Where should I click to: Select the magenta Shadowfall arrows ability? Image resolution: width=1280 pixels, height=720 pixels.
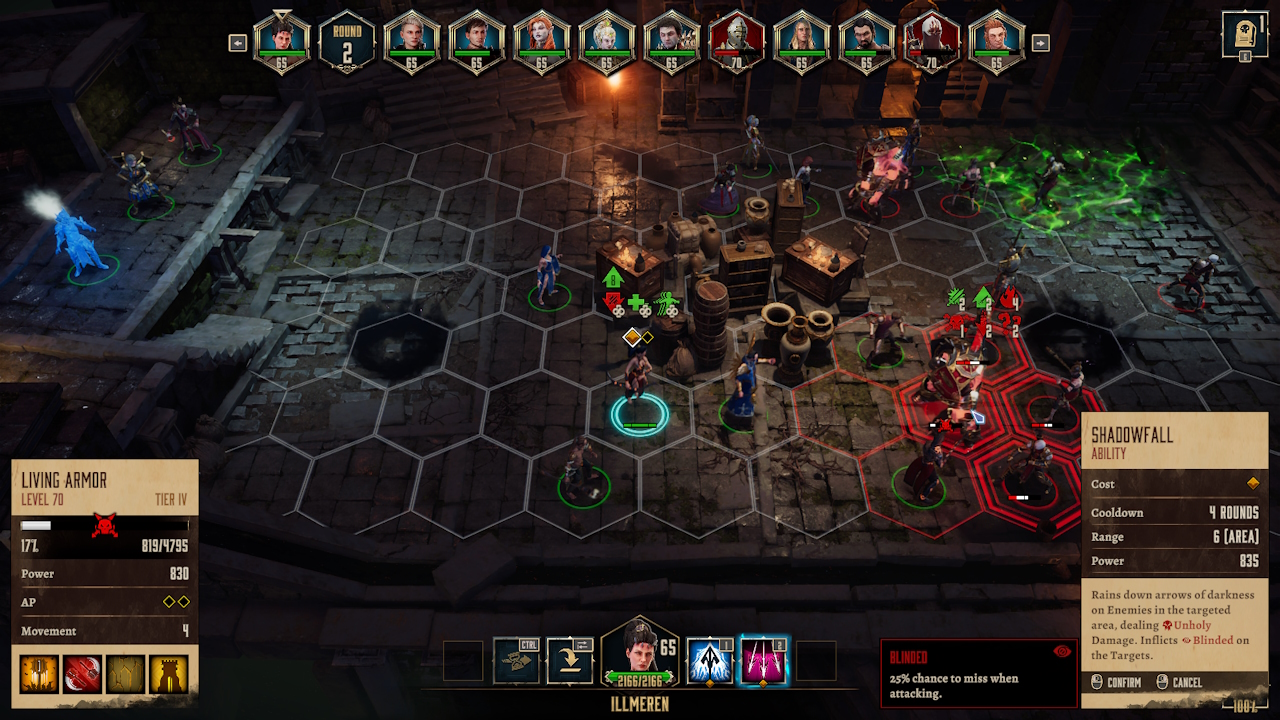764,661
